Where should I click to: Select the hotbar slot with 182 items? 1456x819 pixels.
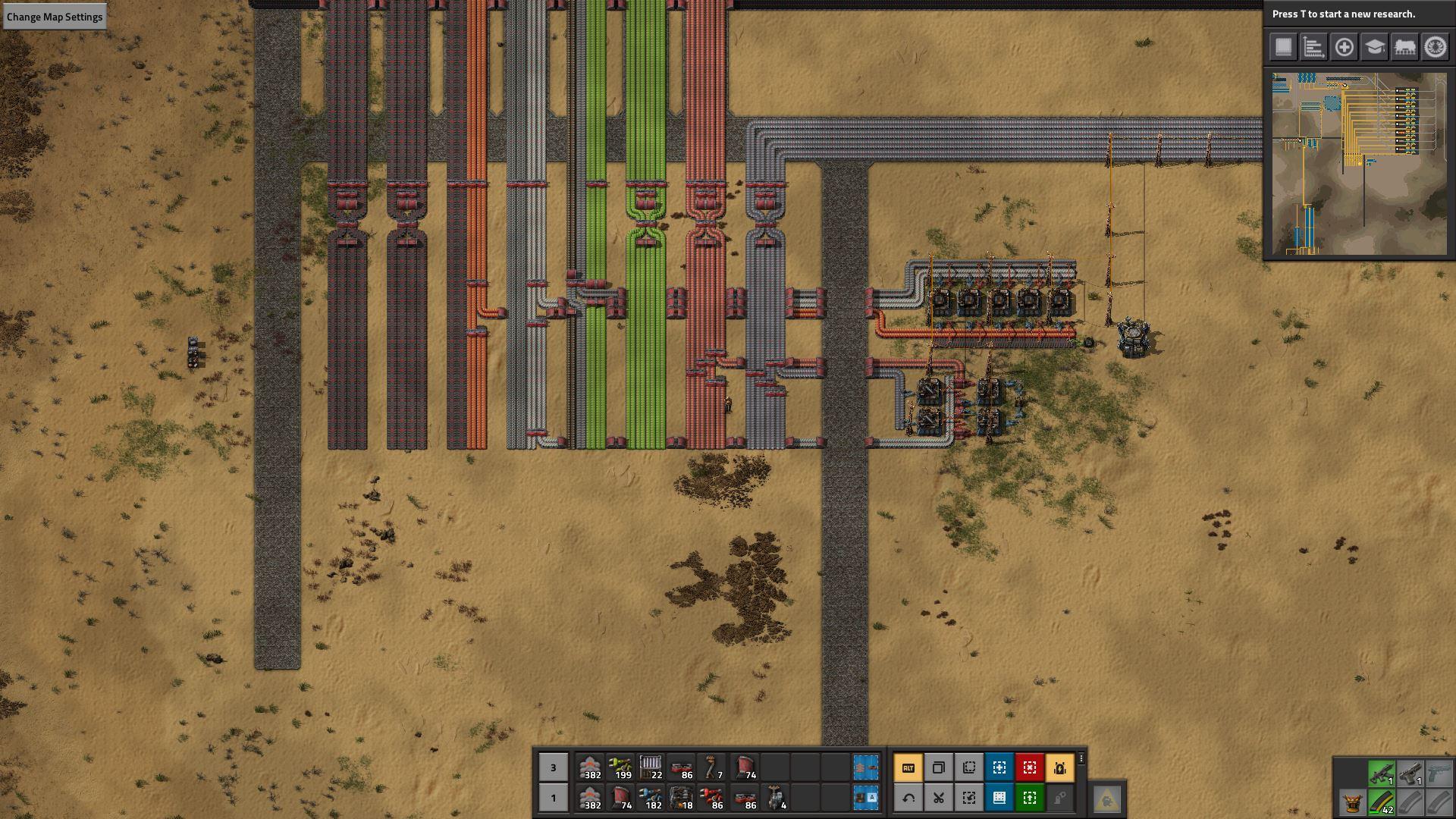pos(651,798)
